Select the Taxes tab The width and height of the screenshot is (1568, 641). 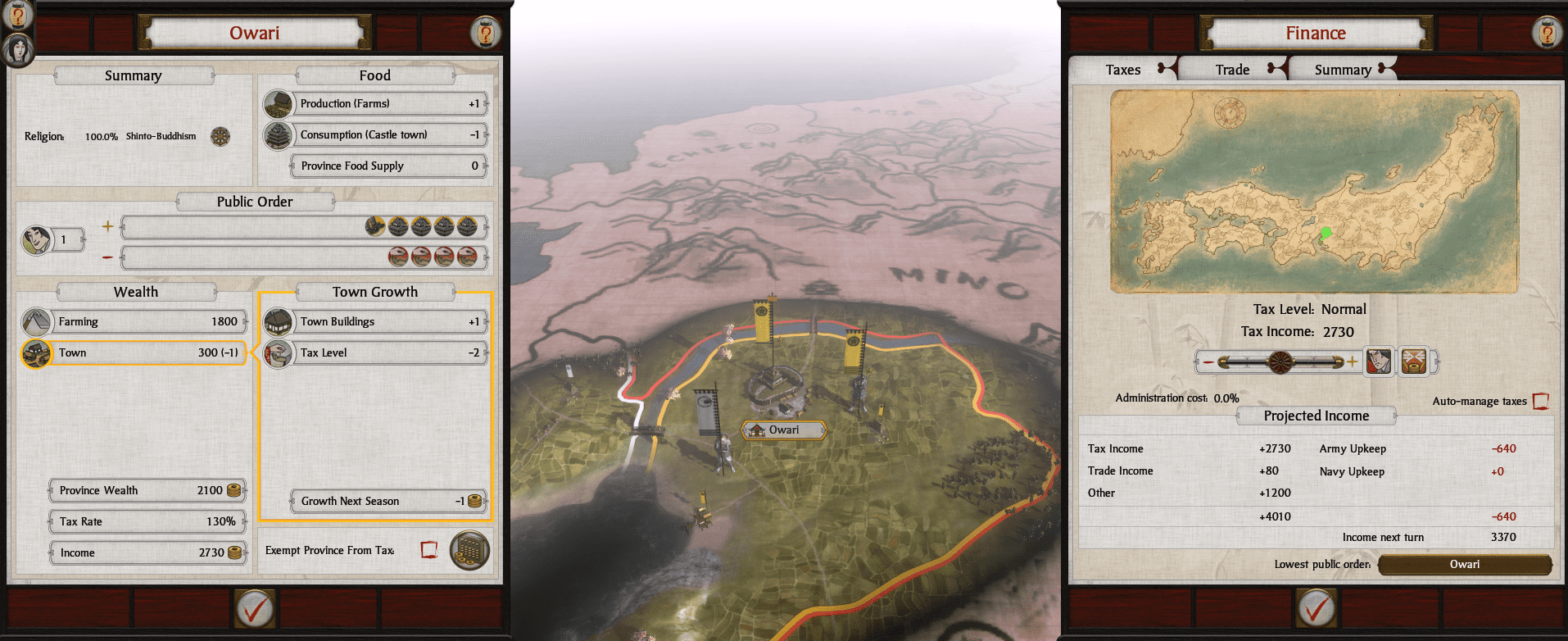tap(1122, 70)
